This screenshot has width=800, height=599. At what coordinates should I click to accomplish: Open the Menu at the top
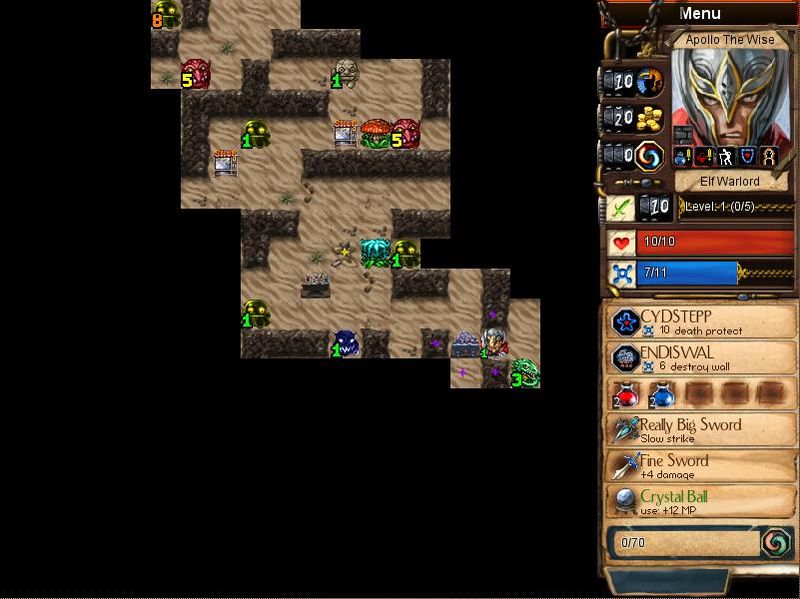pyautogui.click(x=699, y=14)
